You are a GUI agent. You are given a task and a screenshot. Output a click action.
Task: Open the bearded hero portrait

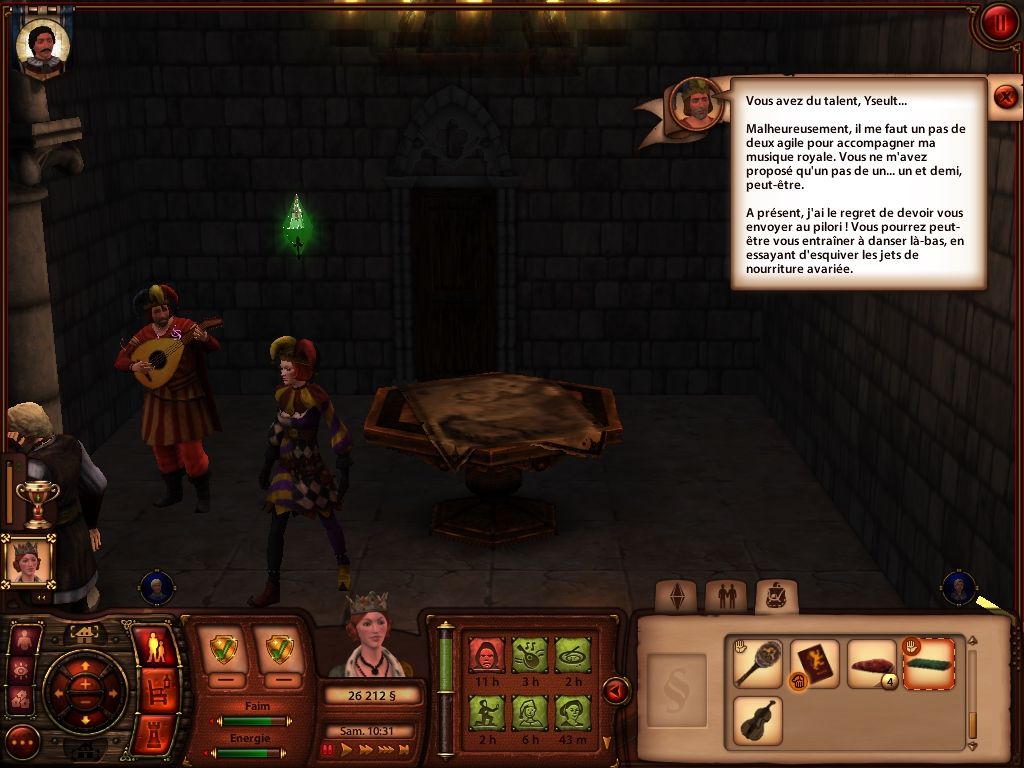tap(43, 44)
